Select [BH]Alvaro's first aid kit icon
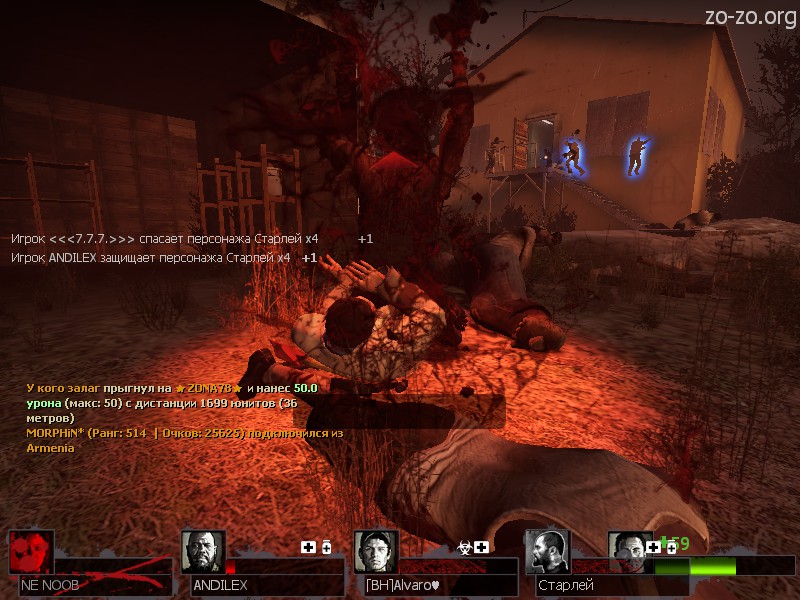800x600 pixels. click(x=482, y=547)
